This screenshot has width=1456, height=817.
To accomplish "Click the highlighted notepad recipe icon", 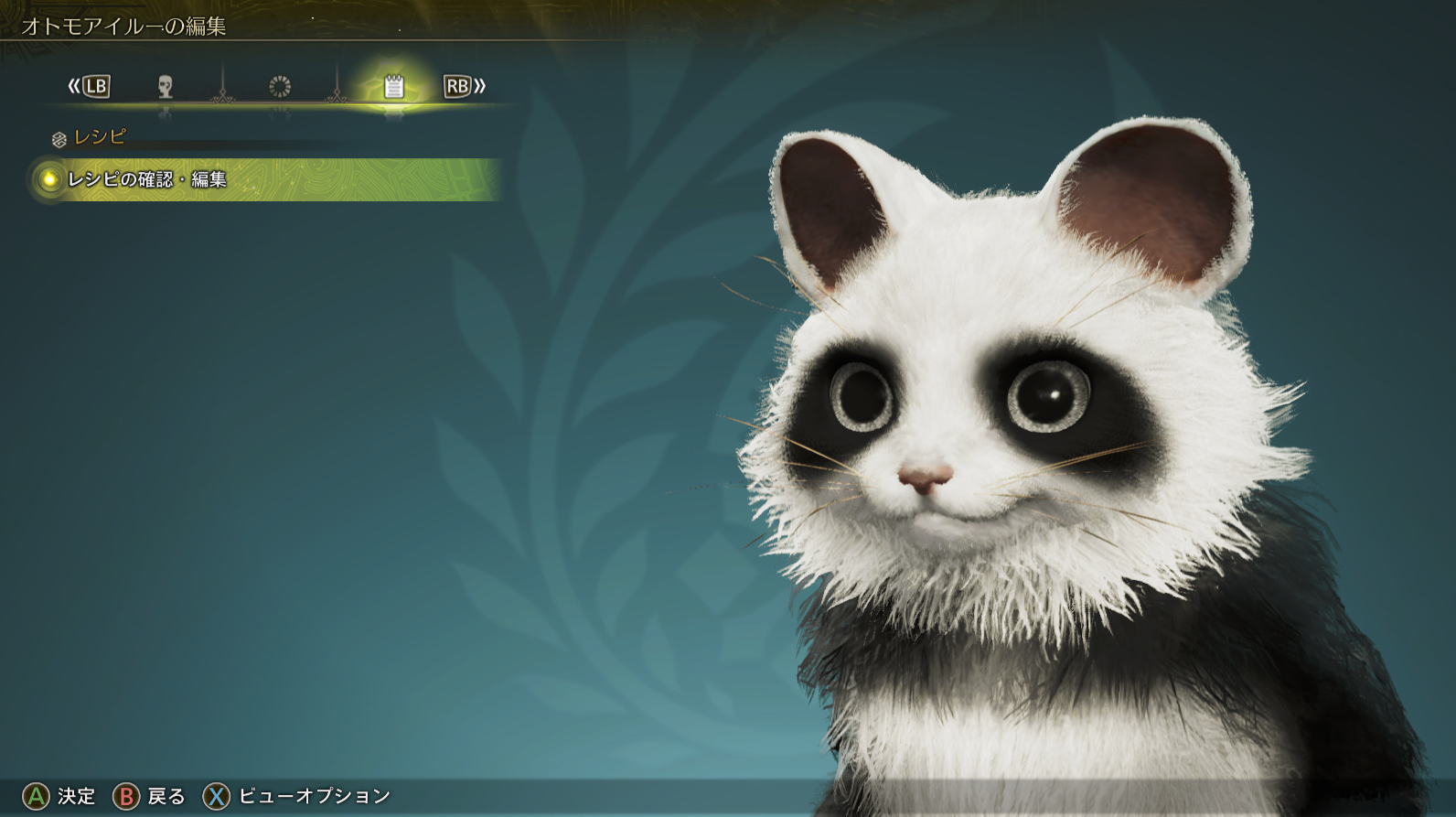I will (395, 87).
